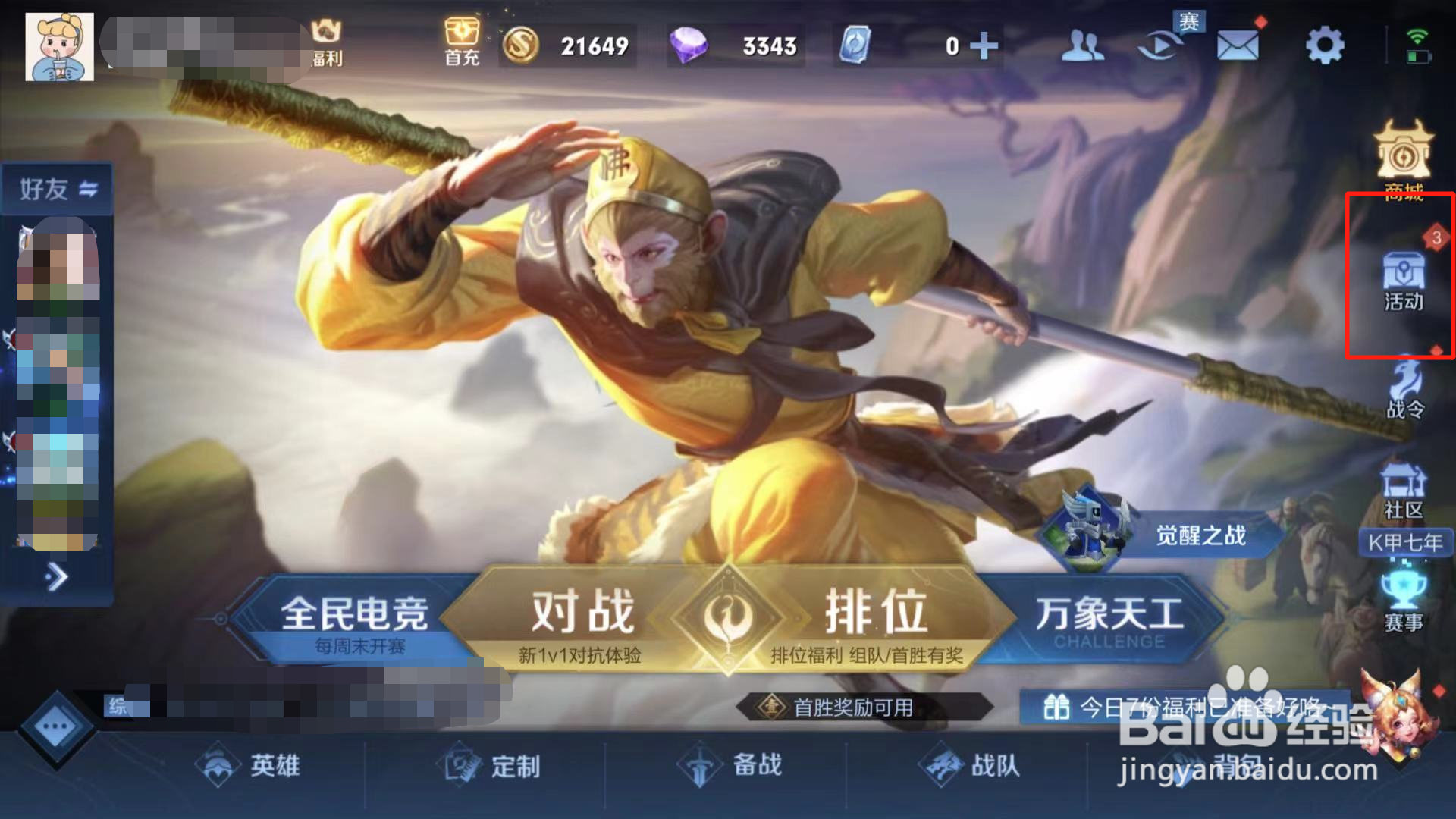Open the friends social icon
The width and height of the screenshot is (1456, 819).
pyautogui.click(x=1084, y=44)
